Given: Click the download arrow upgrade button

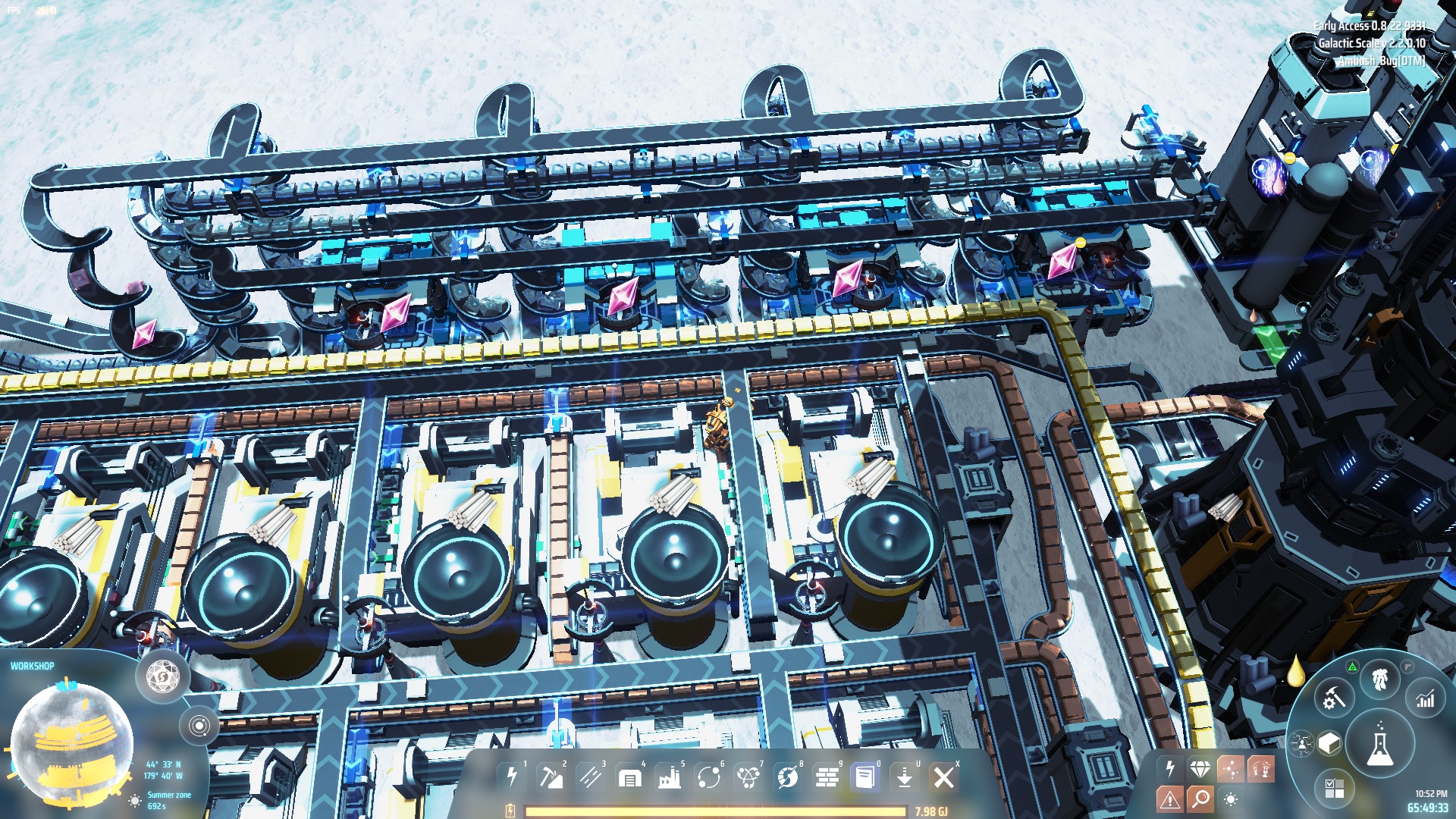Looking at the screenshot, I should (x=905, y=777).
